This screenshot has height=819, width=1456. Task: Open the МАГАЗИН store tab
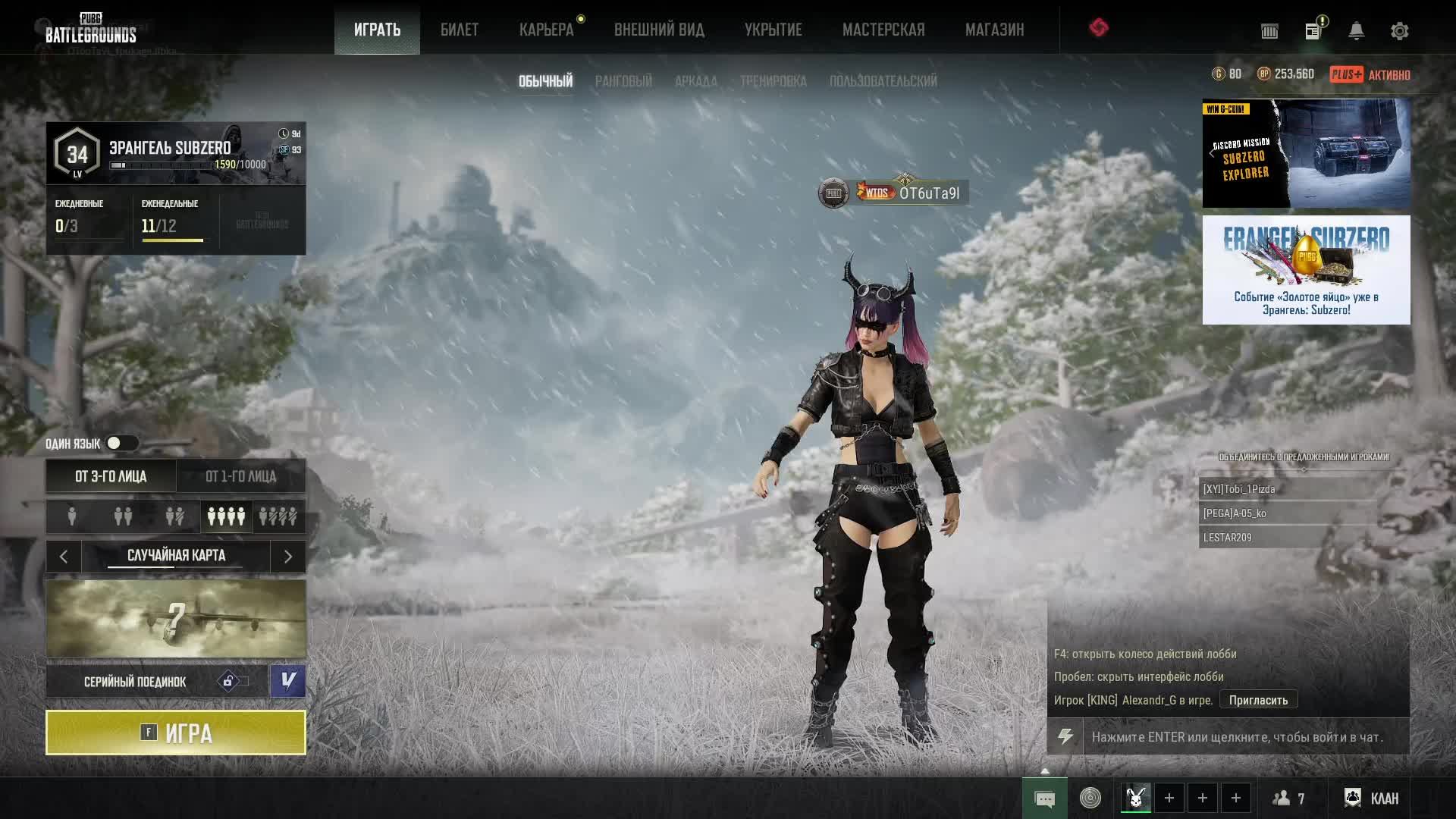pyautogui.click(x=994, y=30)
